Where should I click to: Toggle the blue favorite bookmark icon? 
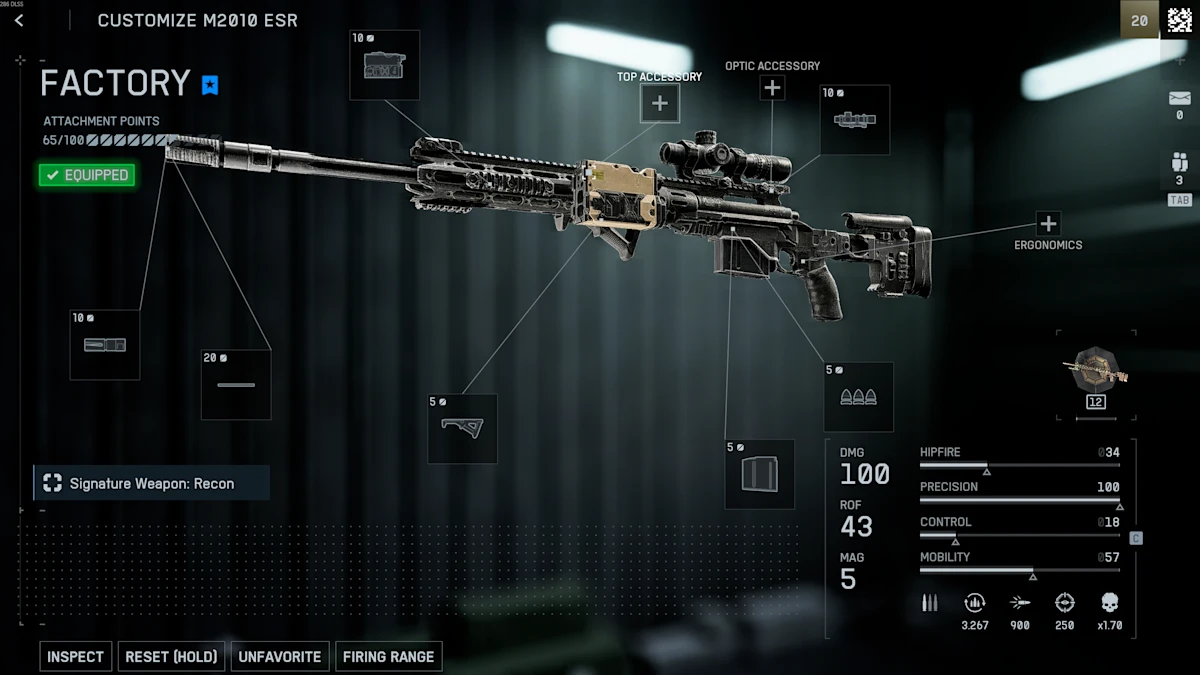pos(209,85)
